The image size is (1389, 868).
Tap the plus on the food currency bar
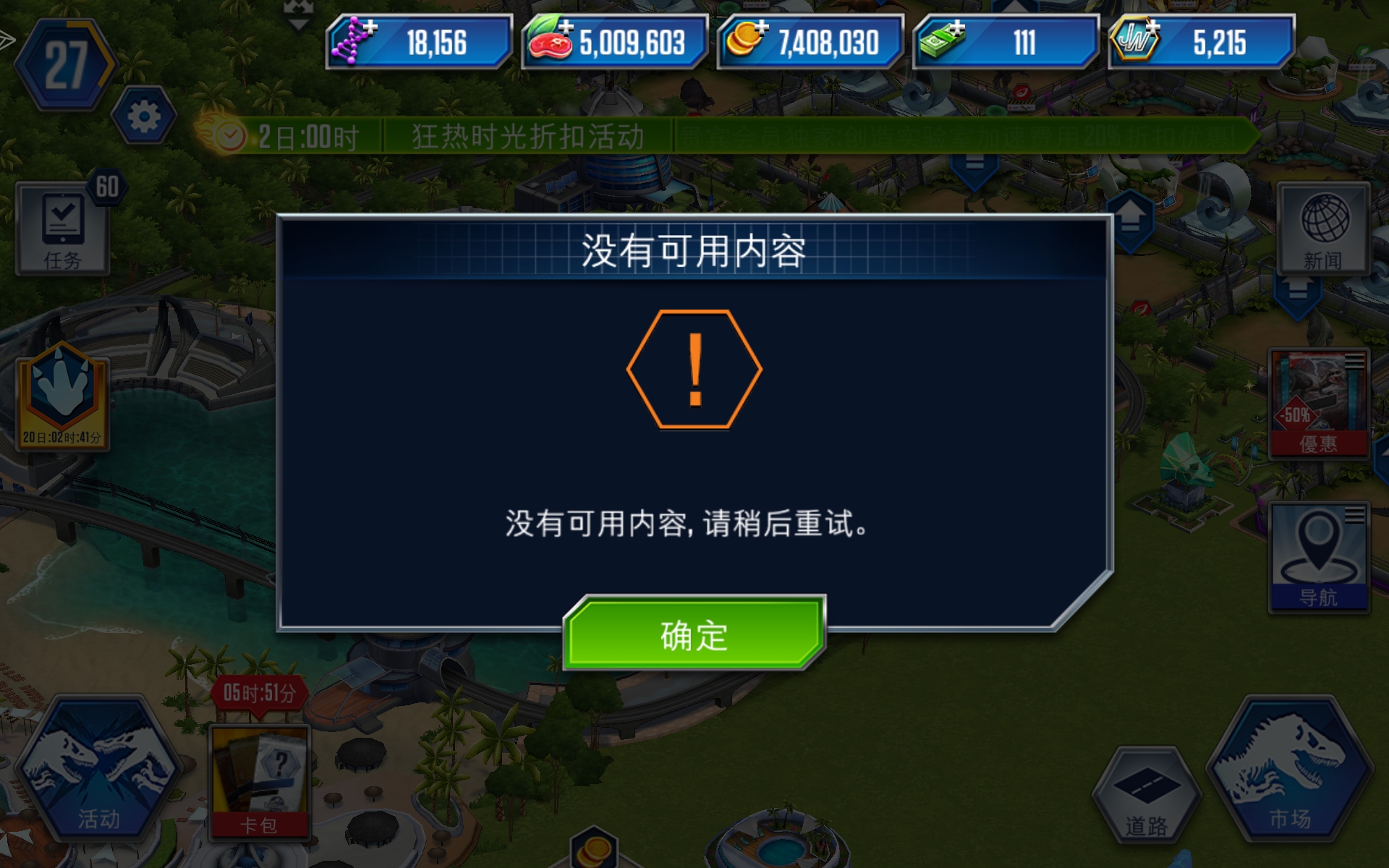(x=566, y=27)
